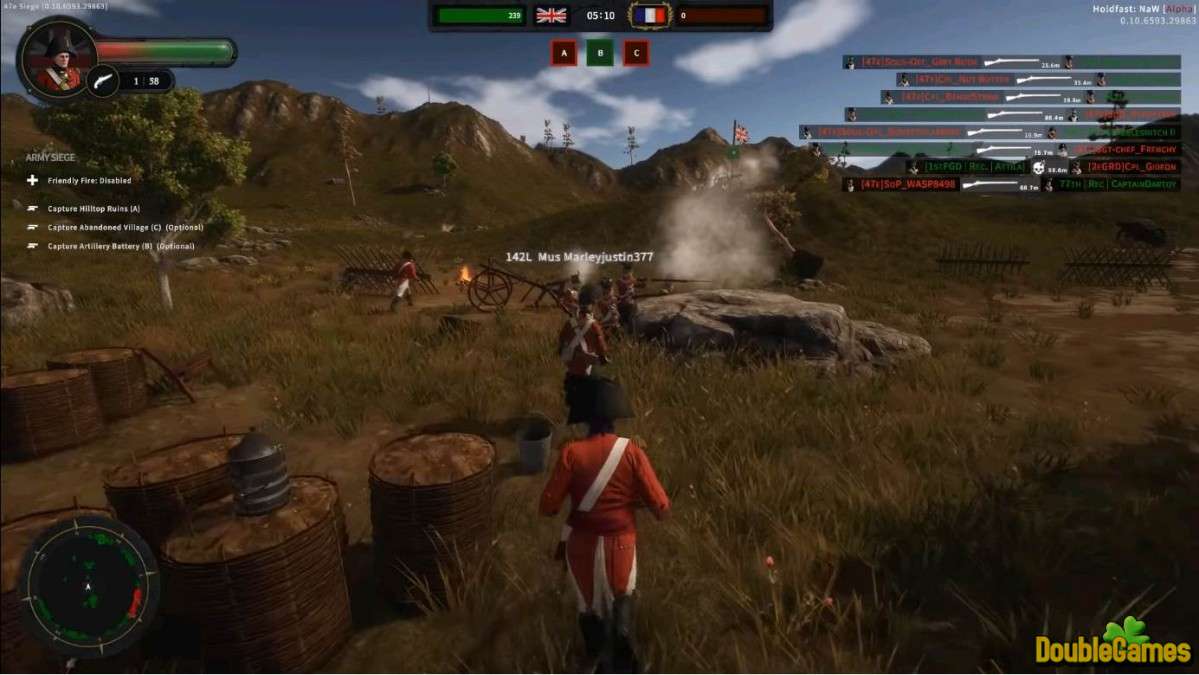Click the Friendly Fire: Disabled entry
The image size is (1199, 675).
point(88,181)
